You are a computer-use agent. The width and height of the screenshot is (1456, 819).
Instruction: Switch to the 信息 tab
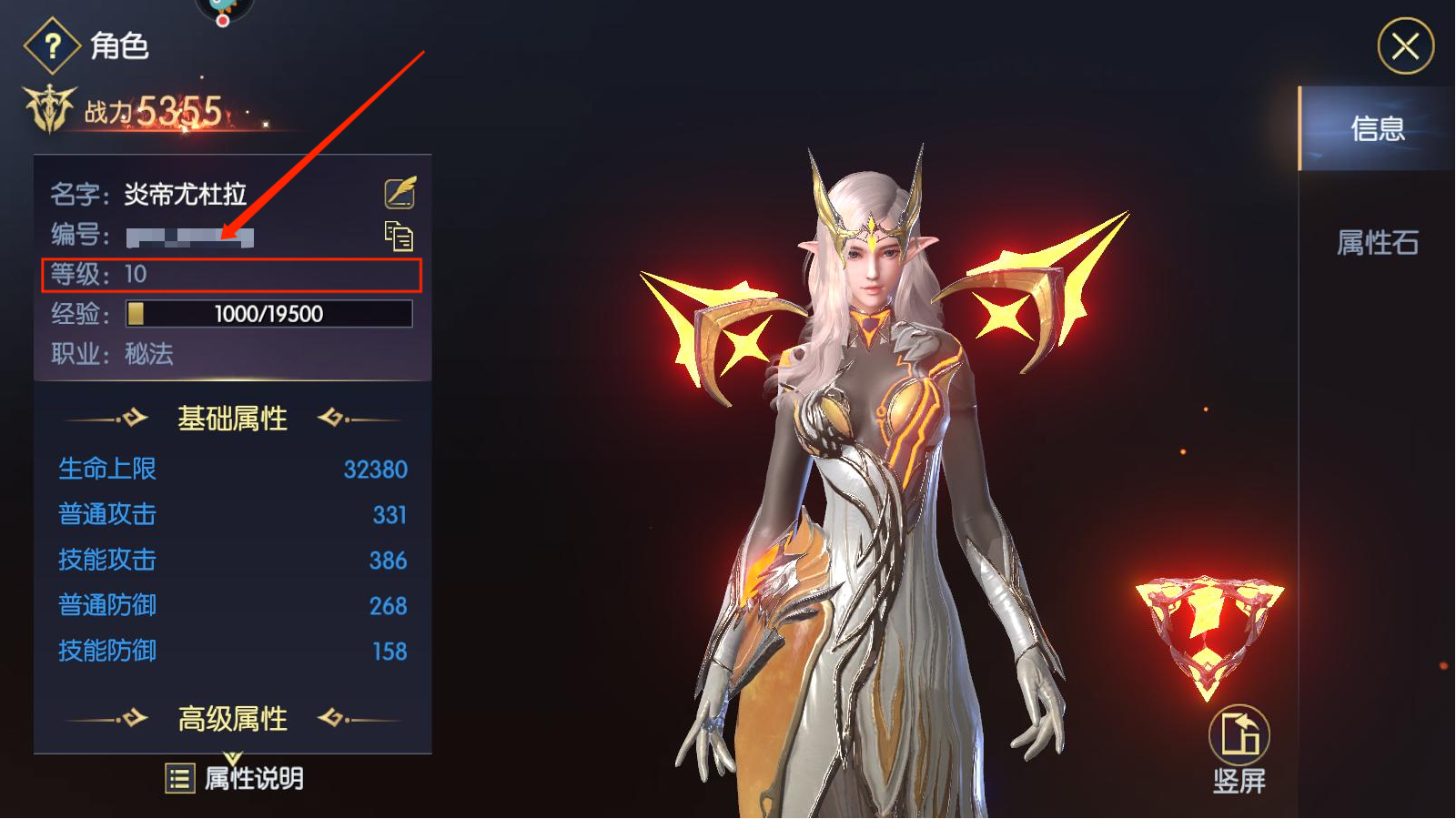coord(1377,129)
